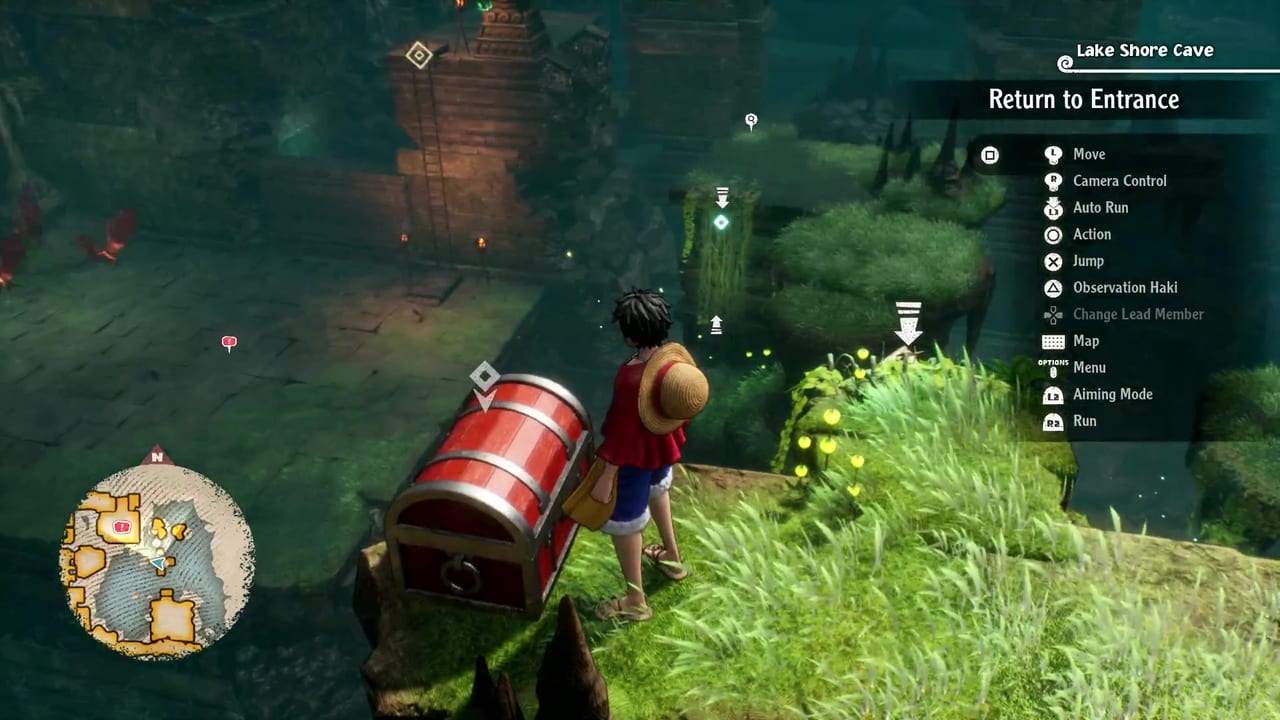1280x720 pixels.
Task: Select the Cross Jump button icon
Action: click(1053, 261)
